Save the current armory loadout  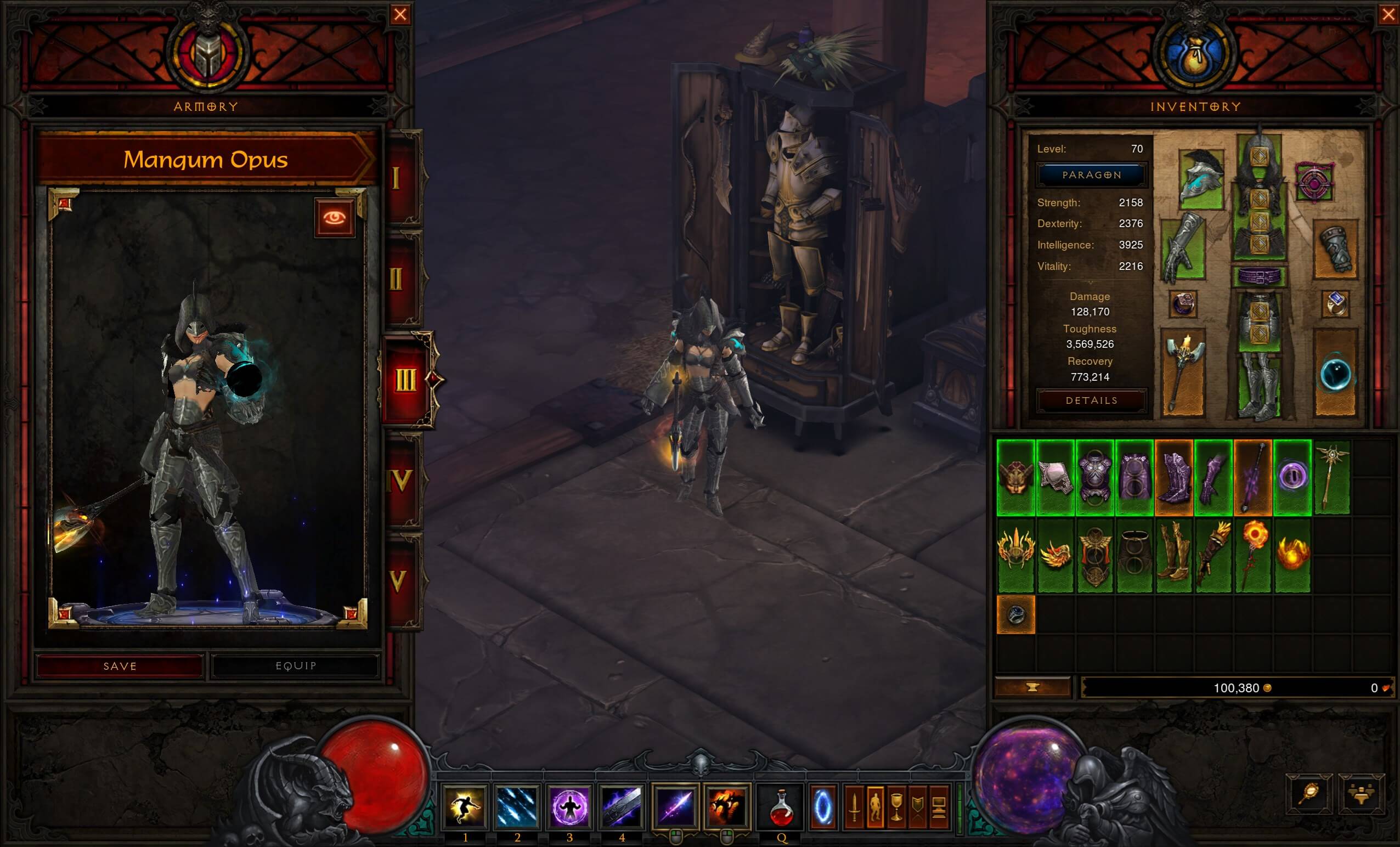[120, 666]
